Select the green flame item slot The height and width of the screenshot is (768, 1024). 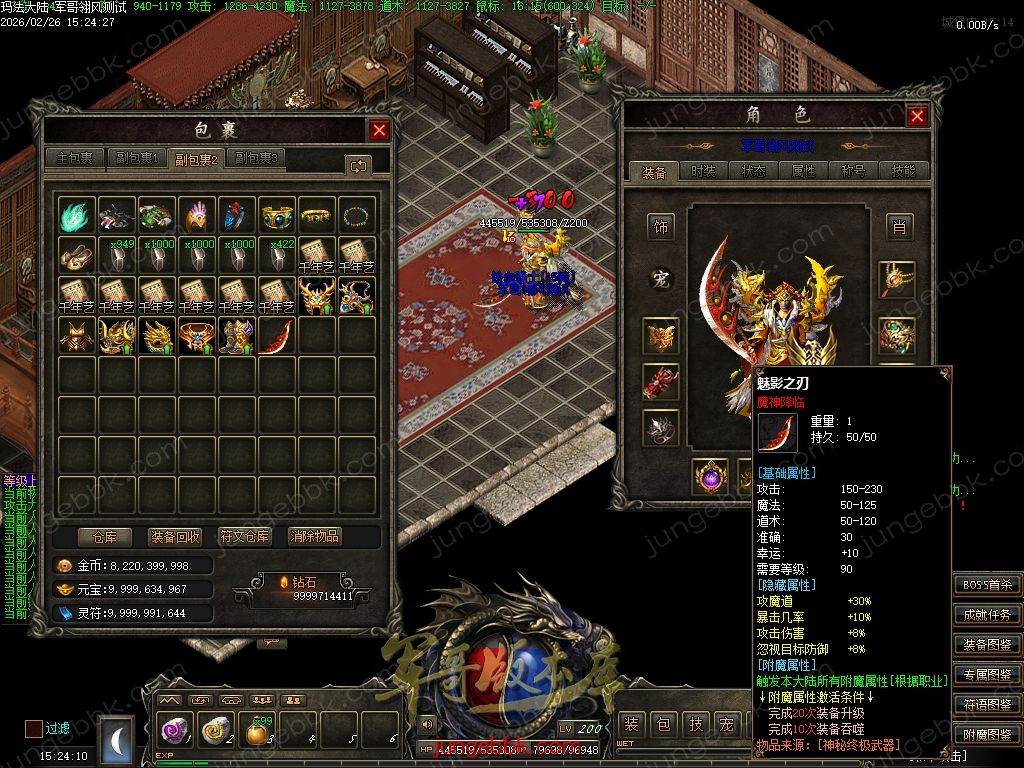click(x=77, y=215)
